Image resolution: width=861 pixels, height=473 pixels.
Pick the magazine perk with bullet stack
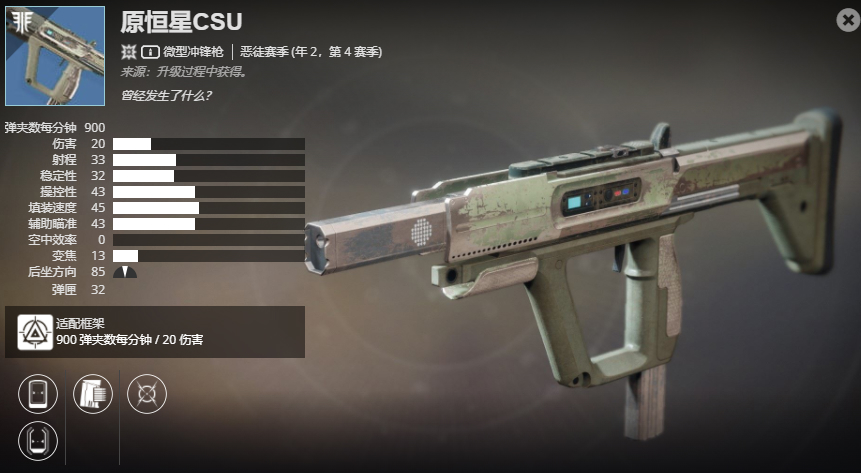(x=93, y=394)
